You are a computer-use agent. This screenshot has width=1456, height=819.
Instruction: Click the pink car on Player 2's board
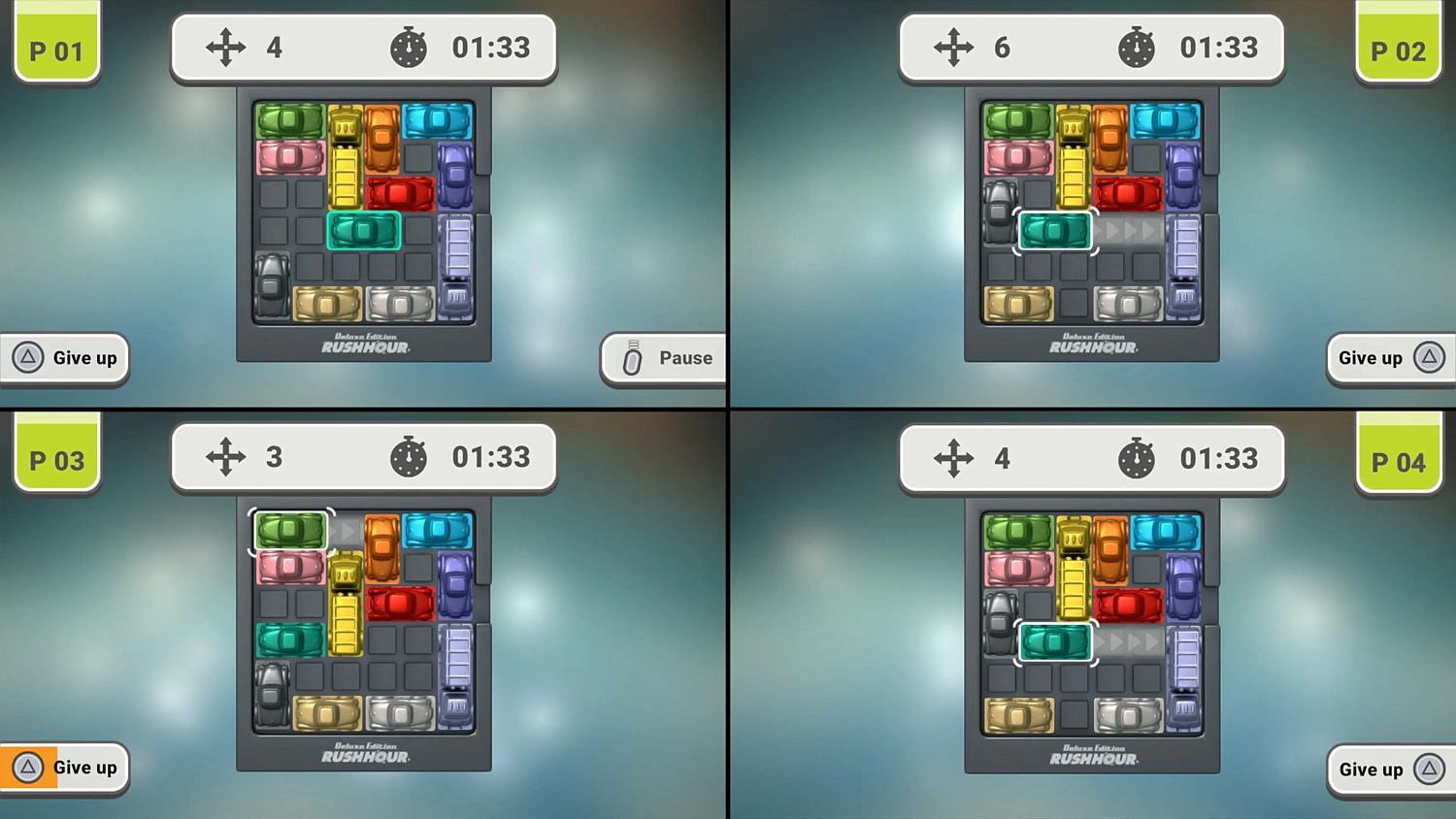coord(1018,156)
